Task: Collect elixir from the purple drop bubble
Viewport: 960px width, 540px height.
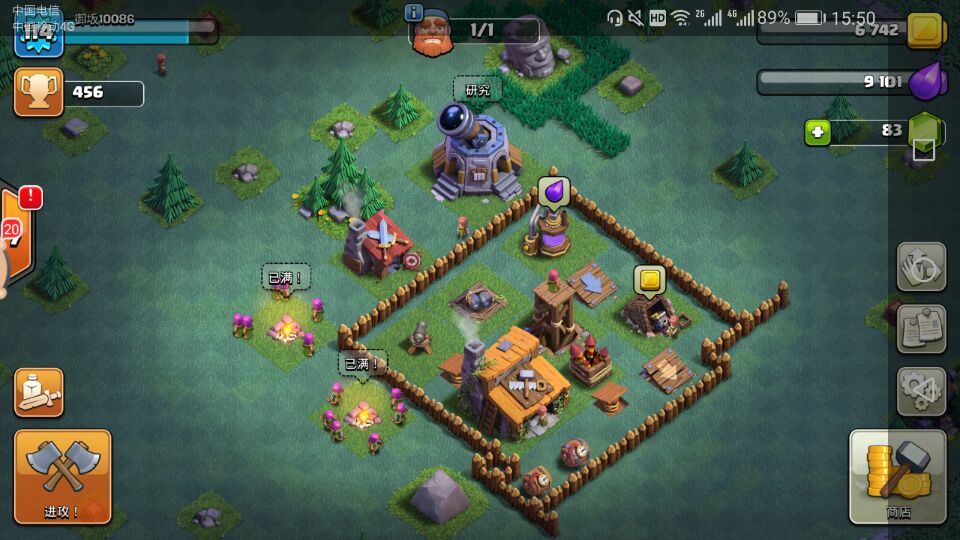Action: (x=553, y=190)
